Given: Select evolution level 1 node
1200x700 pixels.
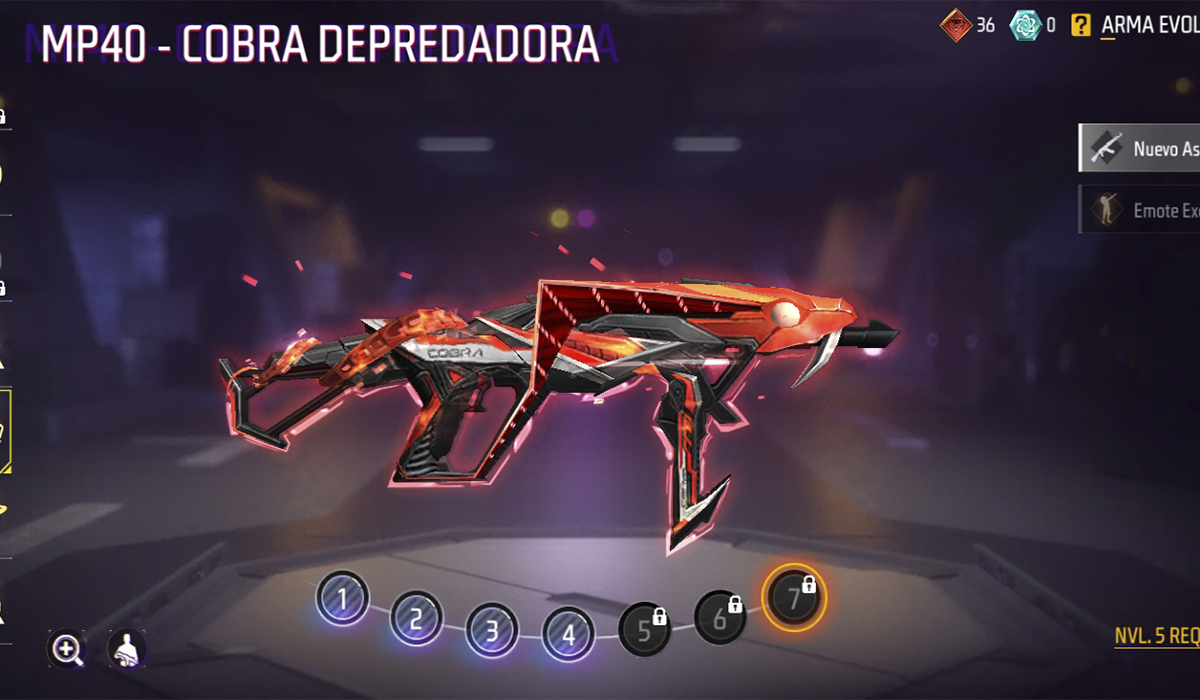Looking at the screenshot, I should click(x=343, y=600).
